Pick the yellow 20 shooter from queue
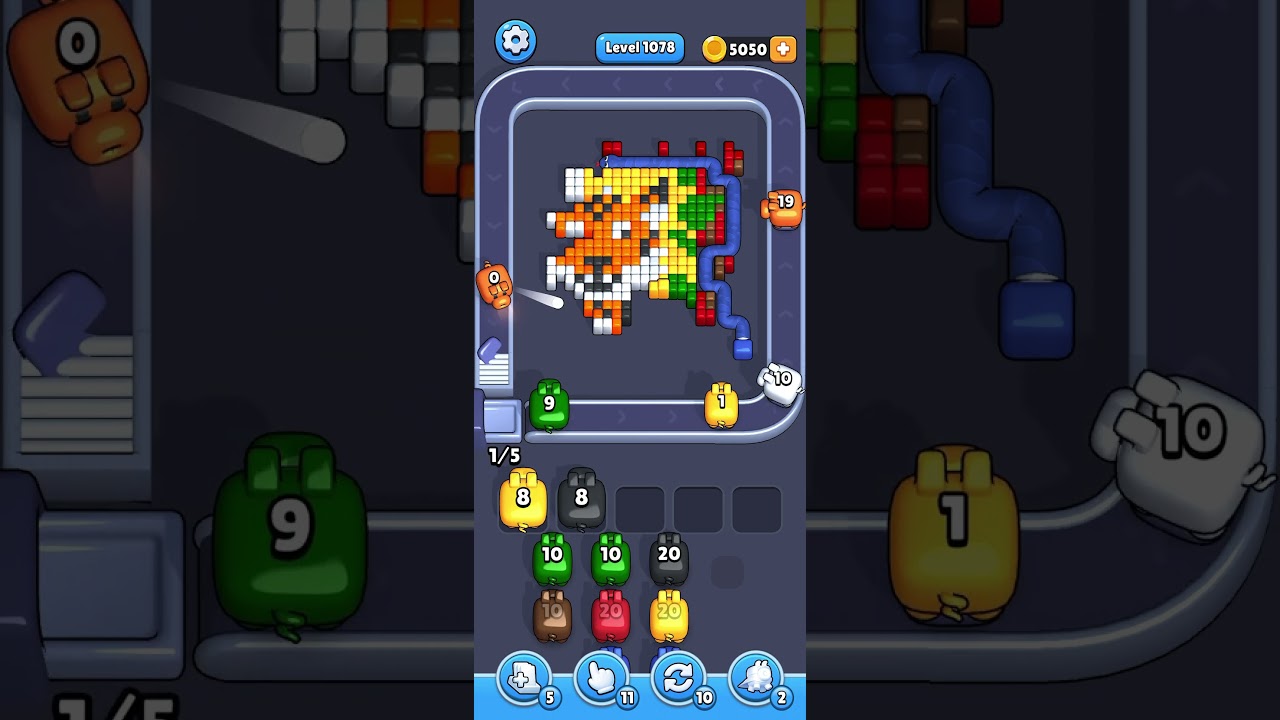1280x720 pixels. [669, 616]
